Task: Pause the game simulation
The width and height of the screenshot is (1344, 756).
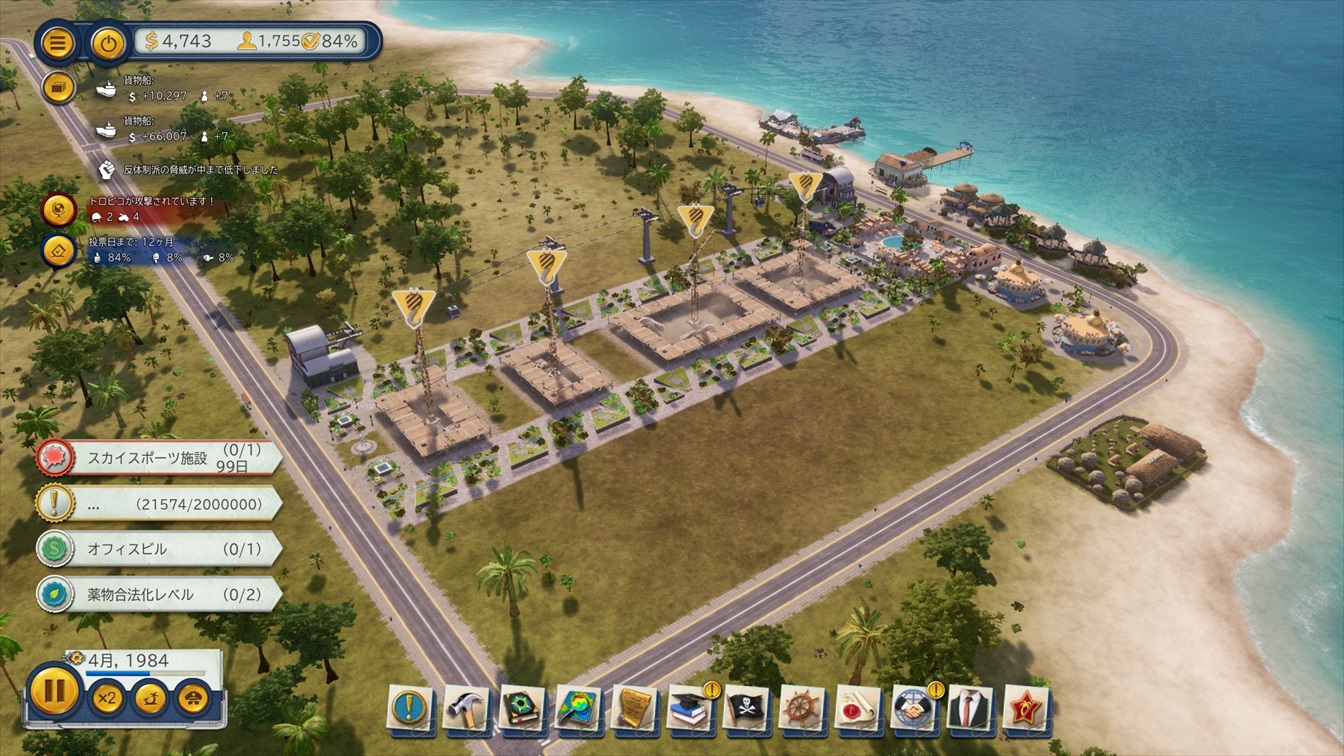Action: 54,691
